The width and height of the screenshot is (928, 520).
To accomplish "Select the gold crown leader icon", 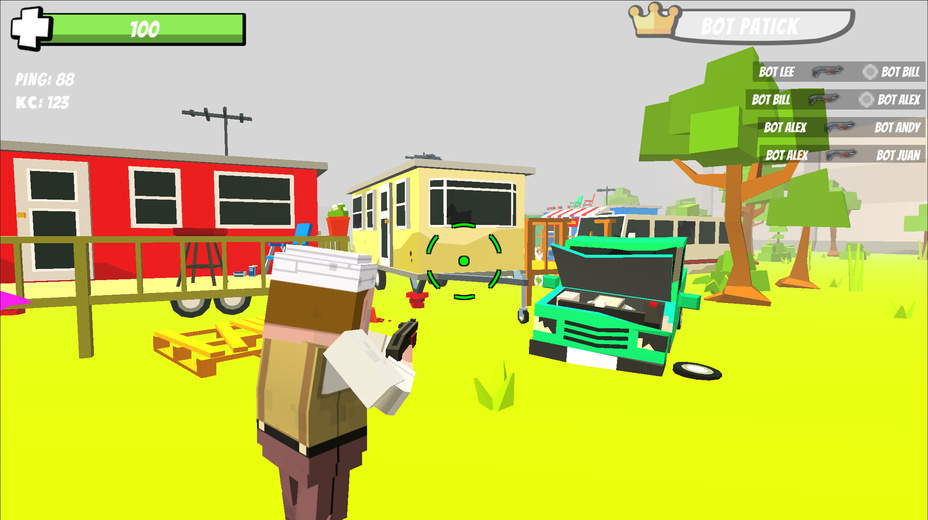I will click(x=652, y=19).
